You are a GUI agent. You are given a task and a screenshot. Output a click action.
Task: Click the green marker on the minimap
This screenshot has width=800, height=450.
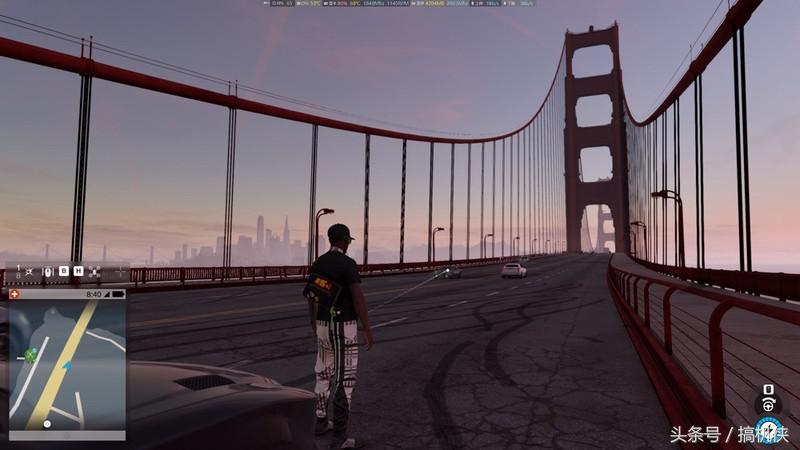(31, 353)
